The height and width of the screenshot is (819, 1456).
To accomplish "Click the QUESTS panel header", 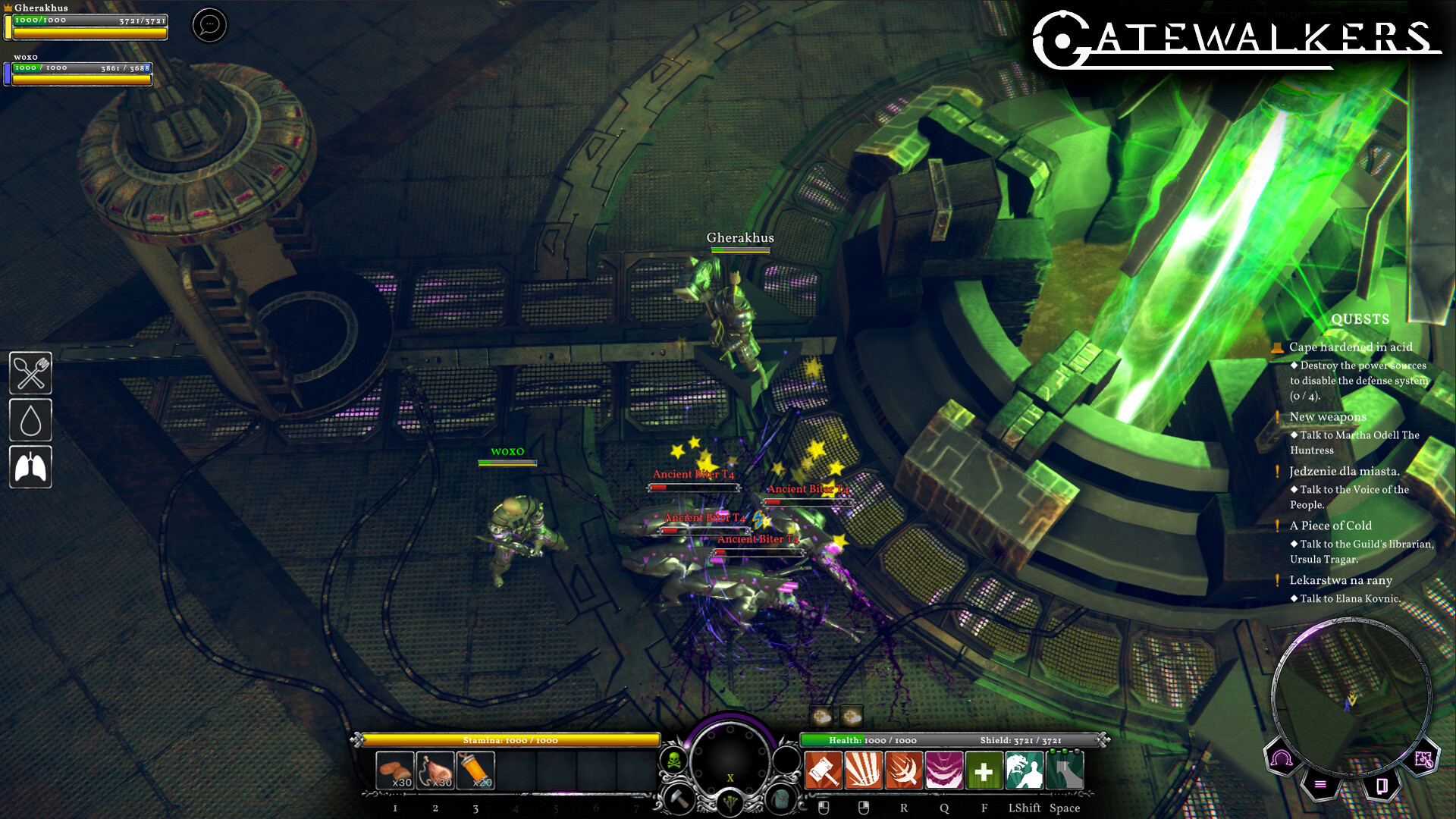I will coord(1359,319).
